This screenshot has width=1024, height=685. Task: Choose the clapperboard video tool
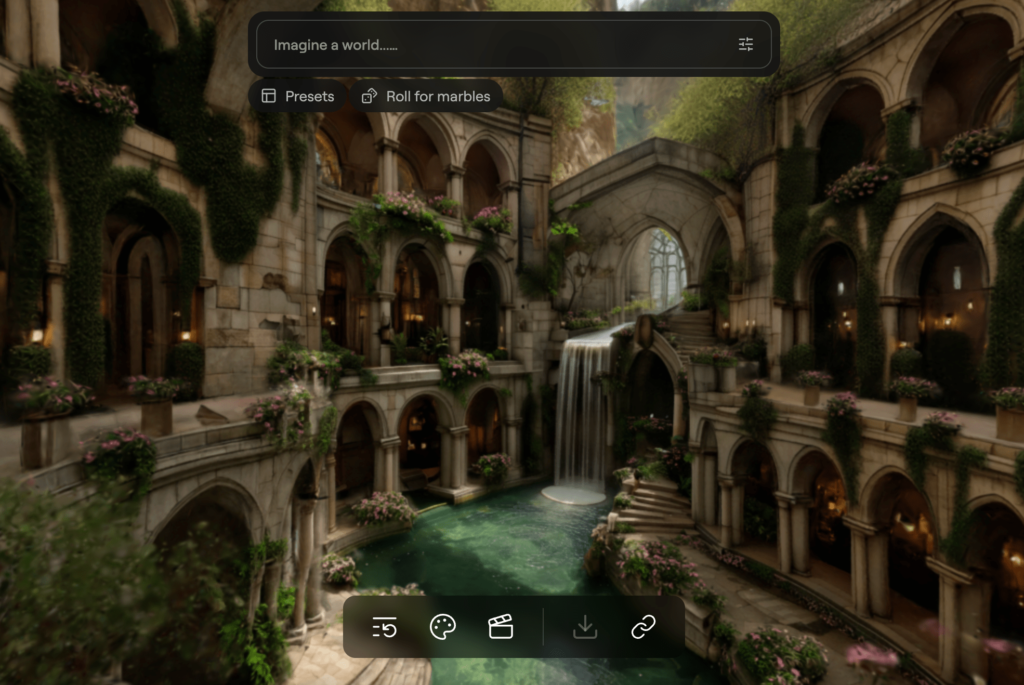pyautogui.click(x=500, y=627)
